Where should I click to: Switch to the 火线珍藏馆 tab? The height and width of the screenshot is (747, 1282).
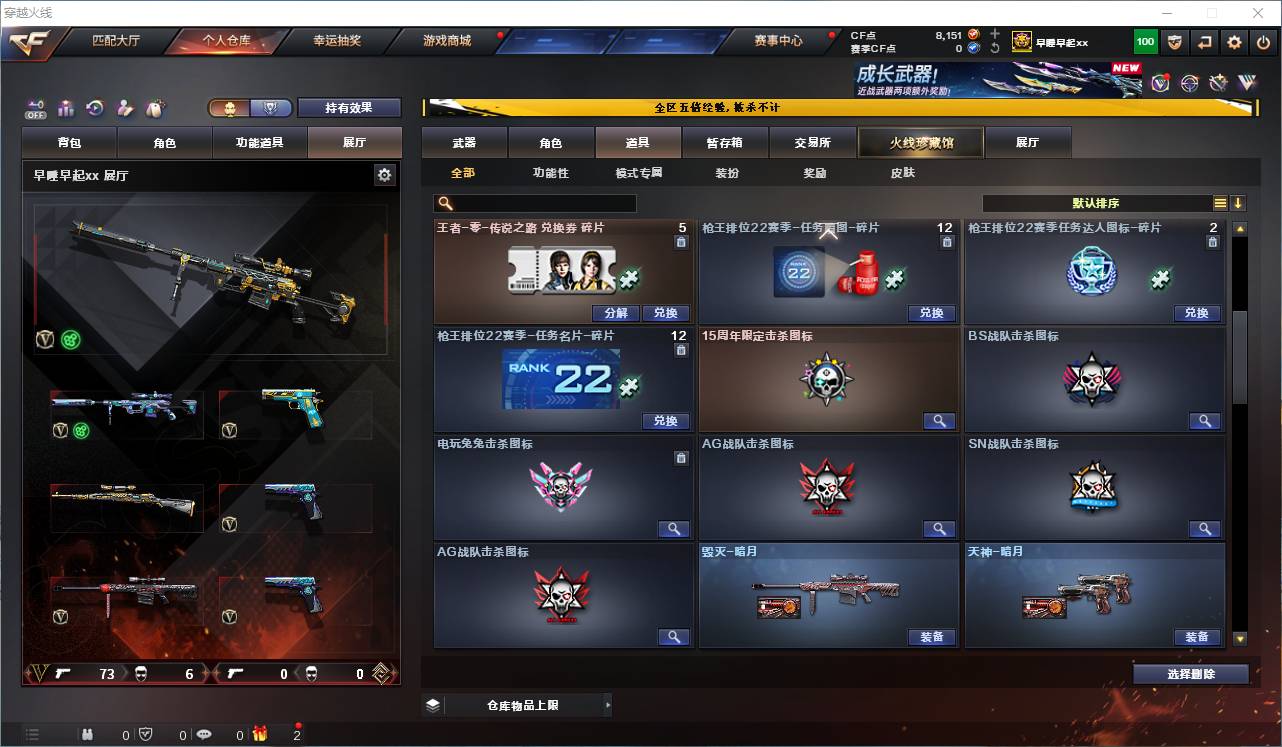pos(919,142)
